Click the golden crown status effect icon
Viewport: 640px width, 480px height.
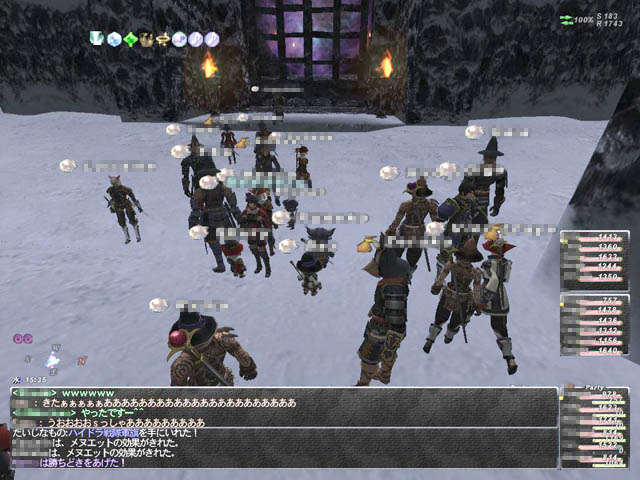[146, 39]
